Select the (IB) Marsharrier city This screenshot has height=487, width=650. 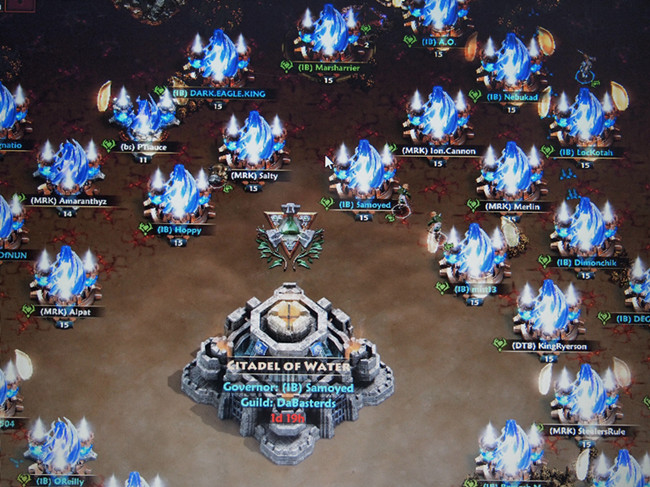click(x=328, y=35)
